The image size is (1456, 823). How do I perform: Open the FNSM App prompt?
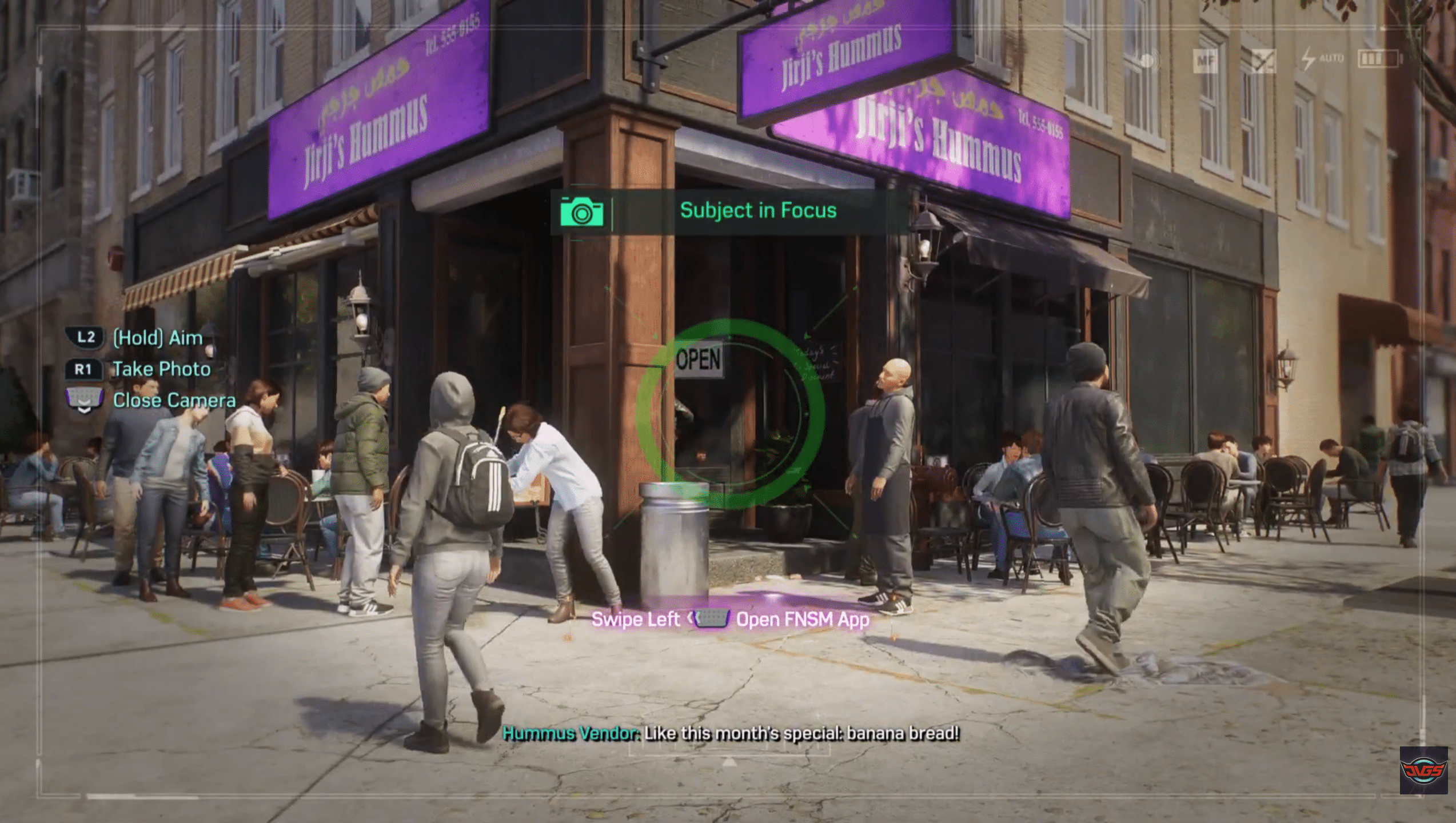click(x=802, y=620)
